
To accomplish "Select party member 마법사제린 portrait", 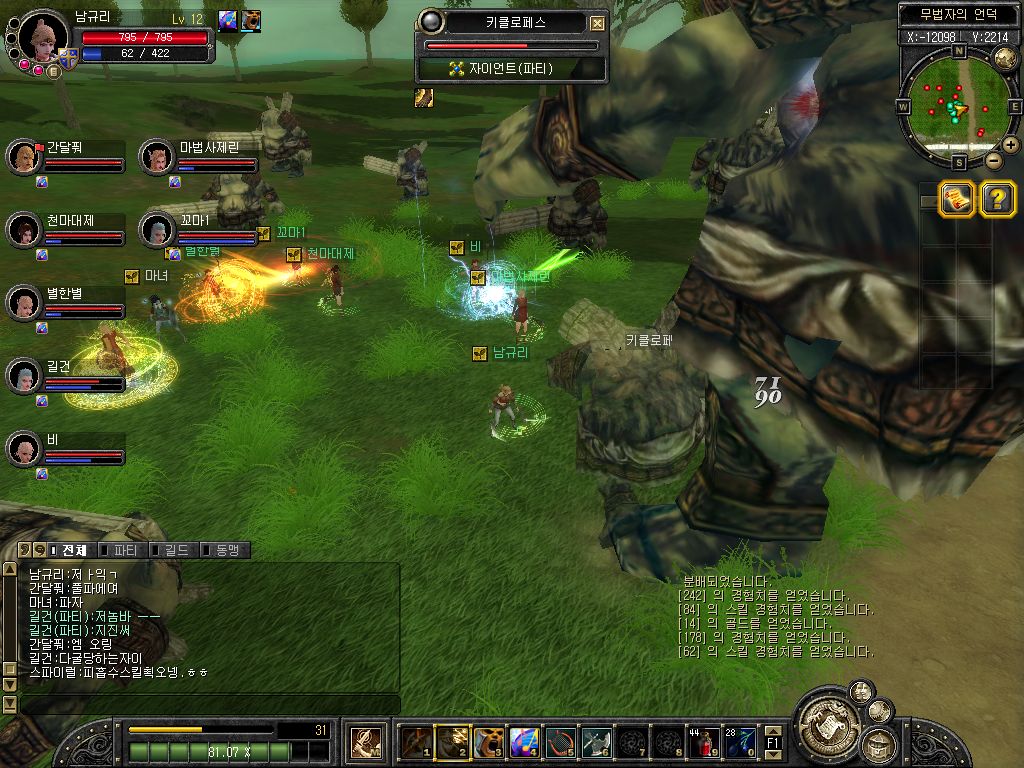I will [155, 157].
